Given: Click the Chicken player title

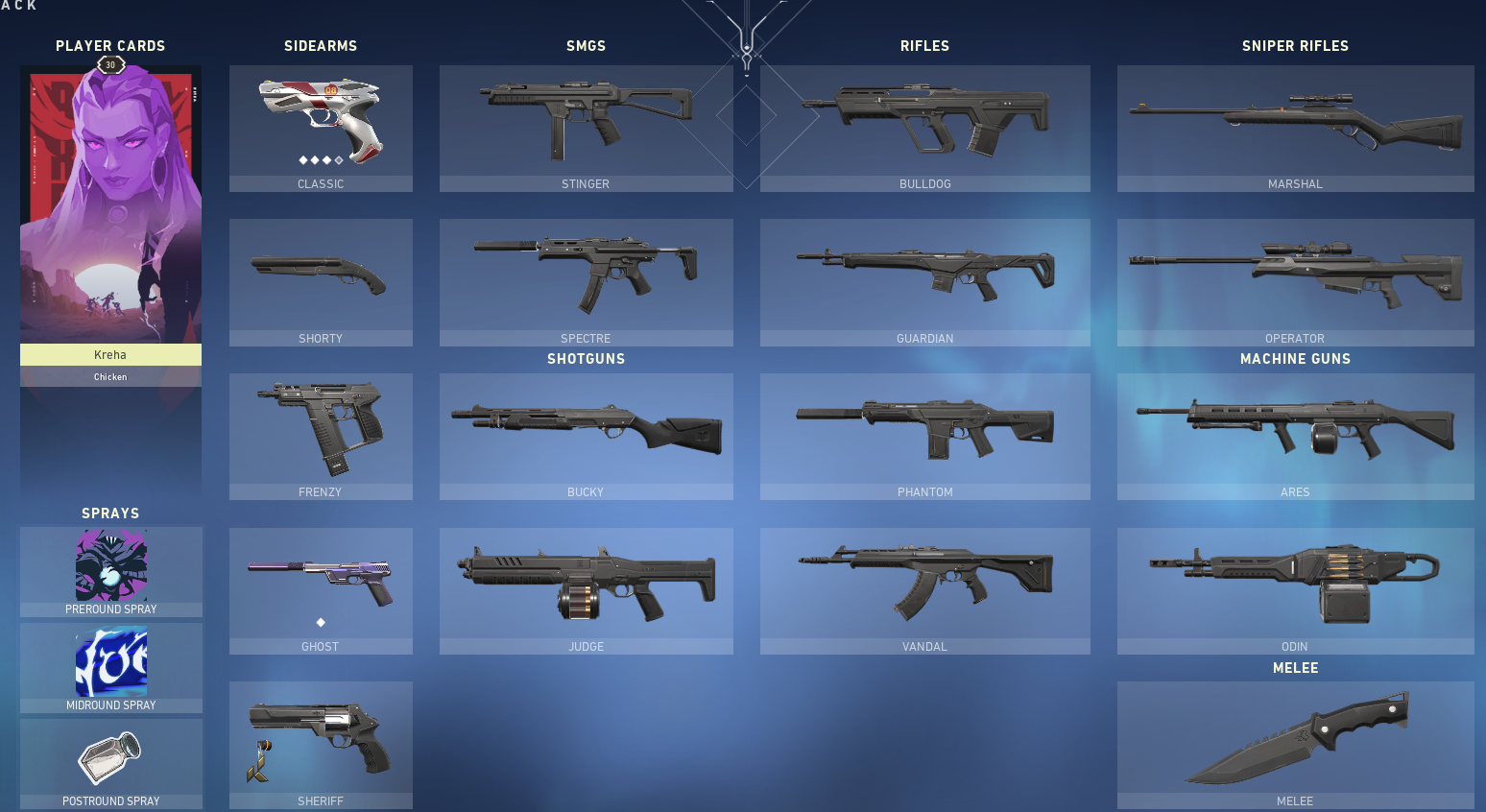Looking at the screenshot, I should point(110,376).
